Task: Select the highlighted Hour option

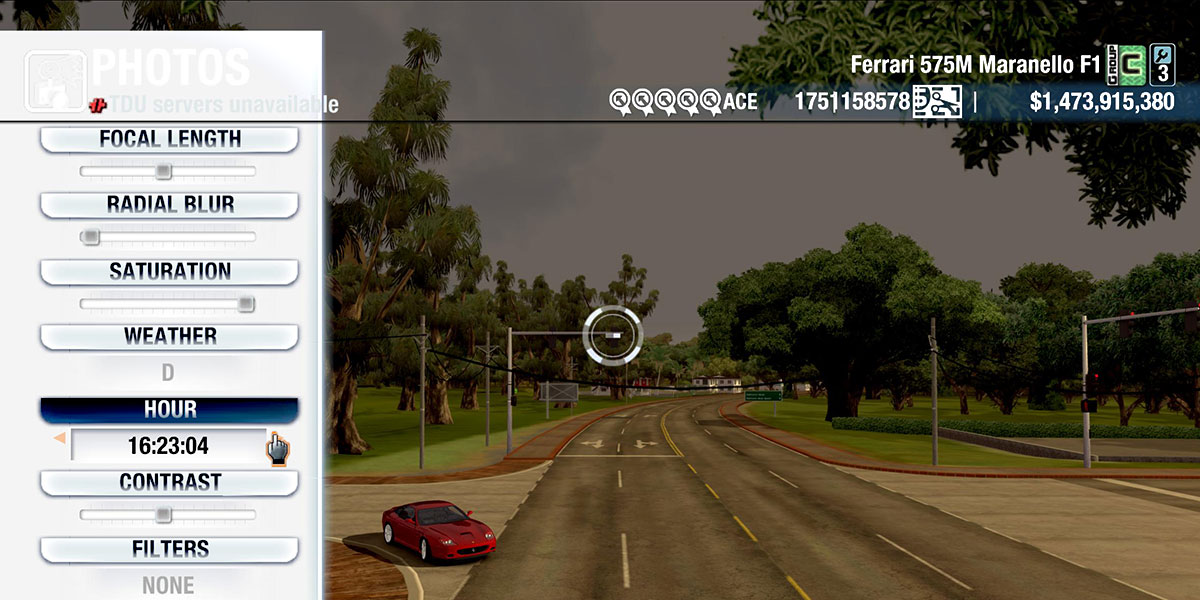Action: (x=169, y=410)
